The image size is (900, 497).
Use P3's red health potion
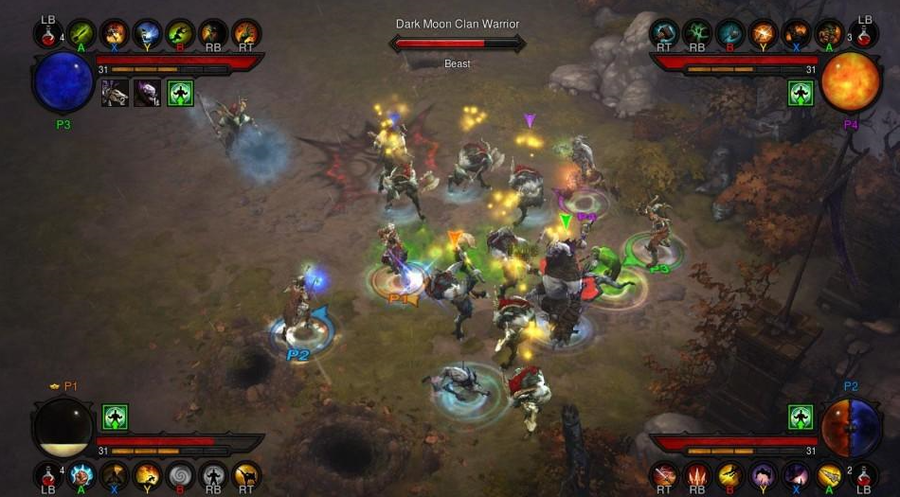coord(48,34)
